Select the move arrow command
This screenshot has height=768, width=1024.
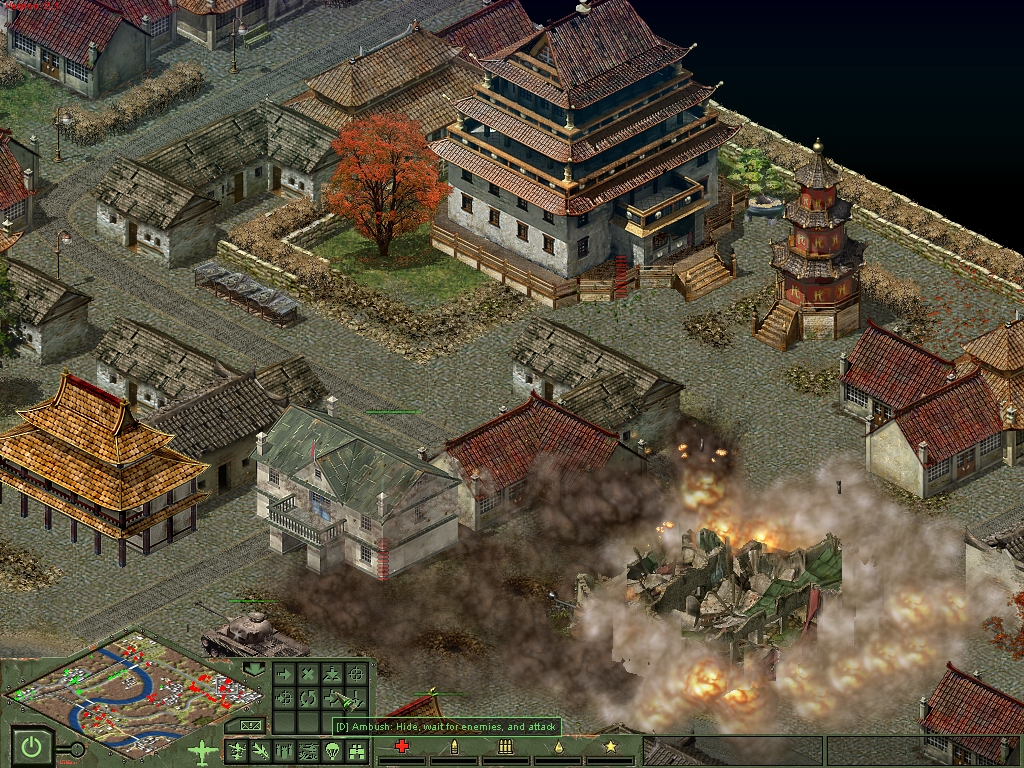click(284, 675)
